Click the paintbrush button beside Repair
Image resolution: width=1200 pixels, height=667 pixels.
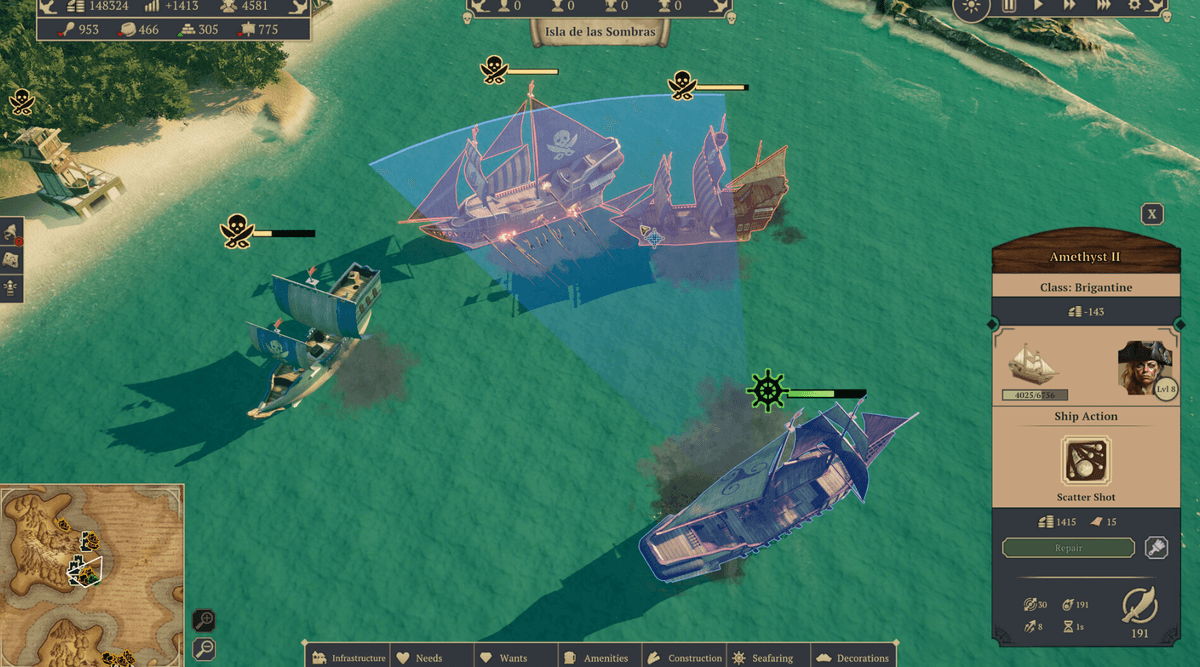click(x=1156, y=548)
